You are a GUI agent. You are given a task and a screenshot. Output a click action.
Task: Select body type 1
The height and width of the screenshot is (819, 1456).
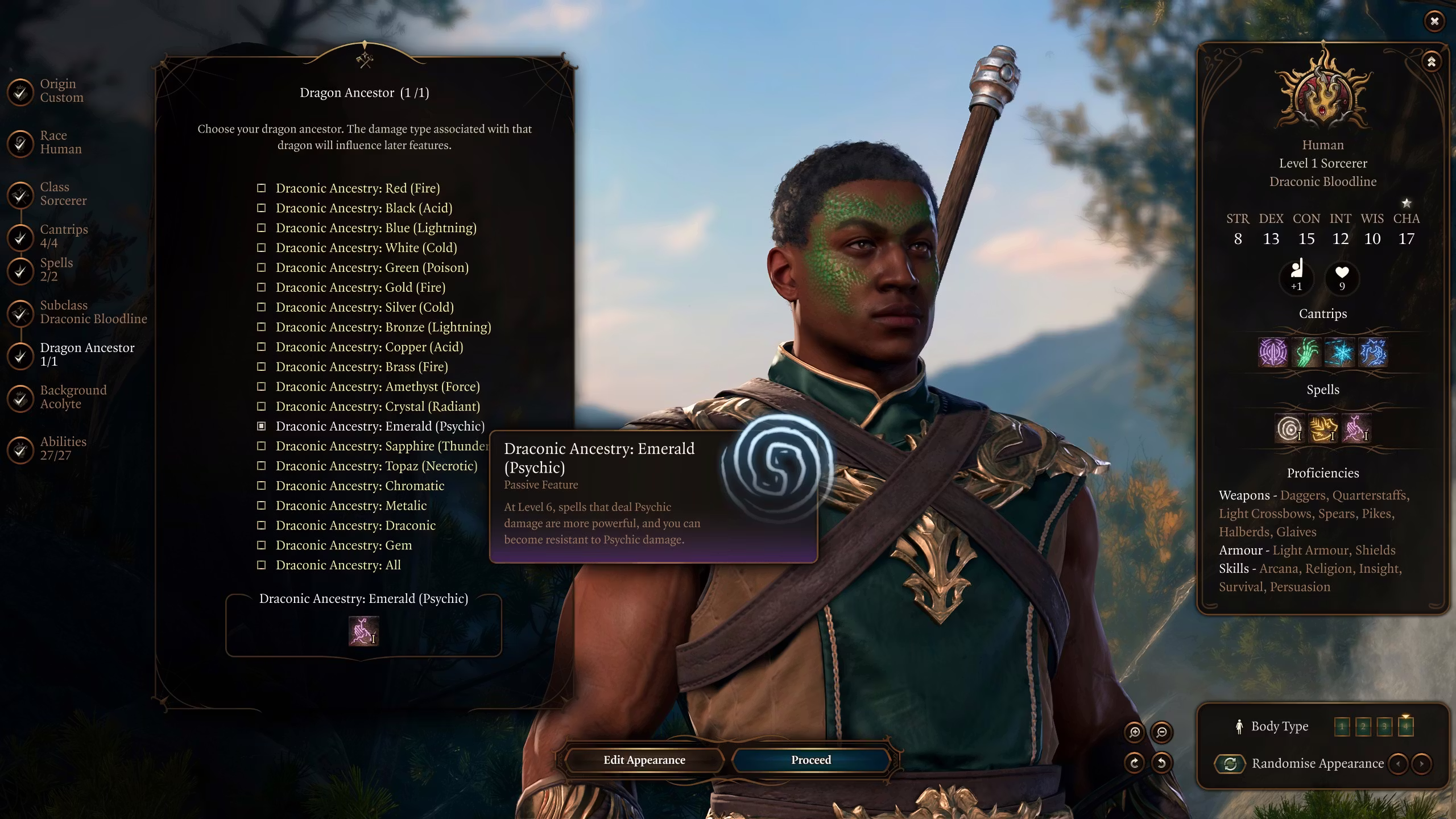(x=1342, y=726)
